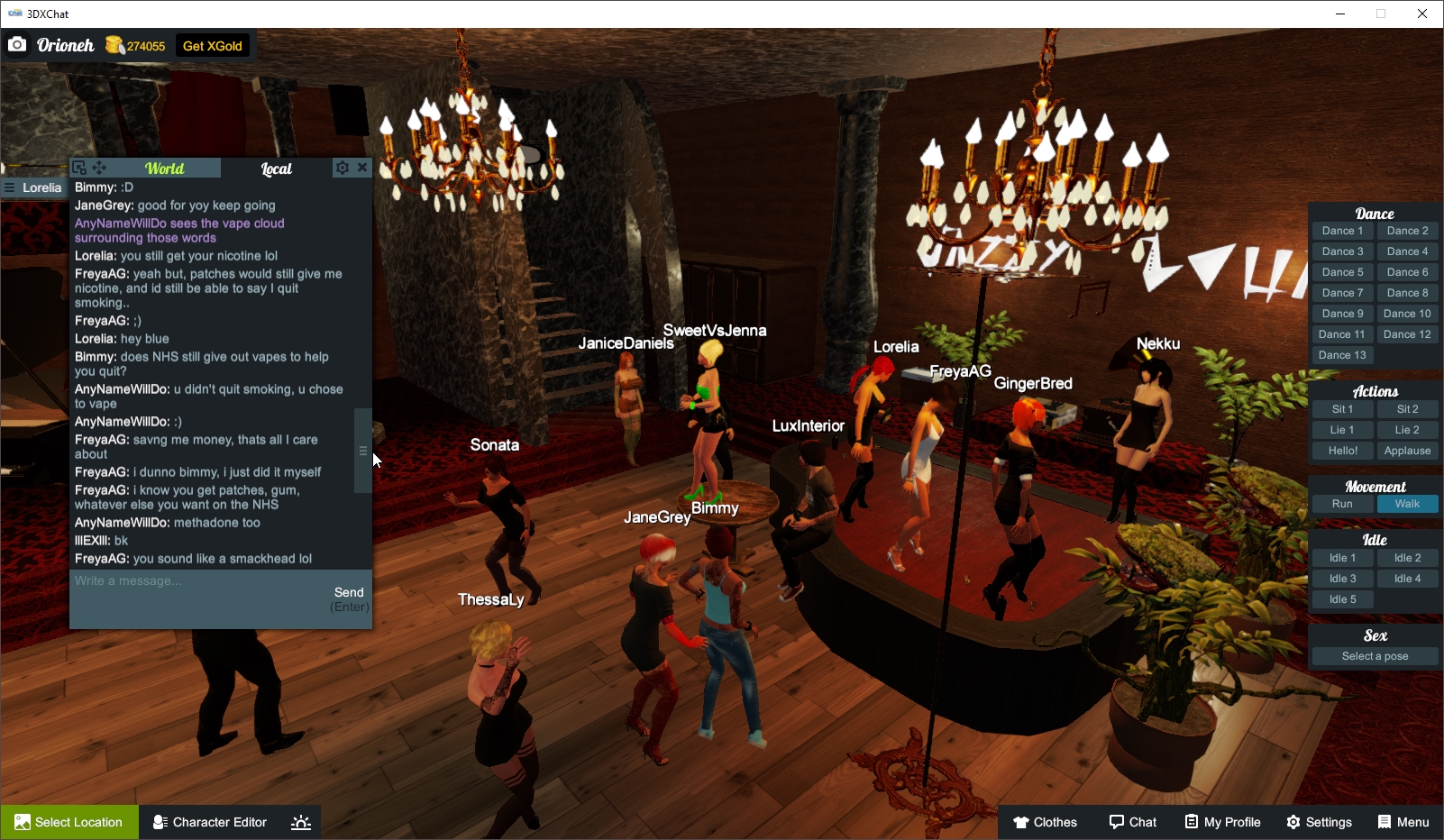Open My Profile
Viewport: 1444px width, 840px height.
[x=1222, y=821]
